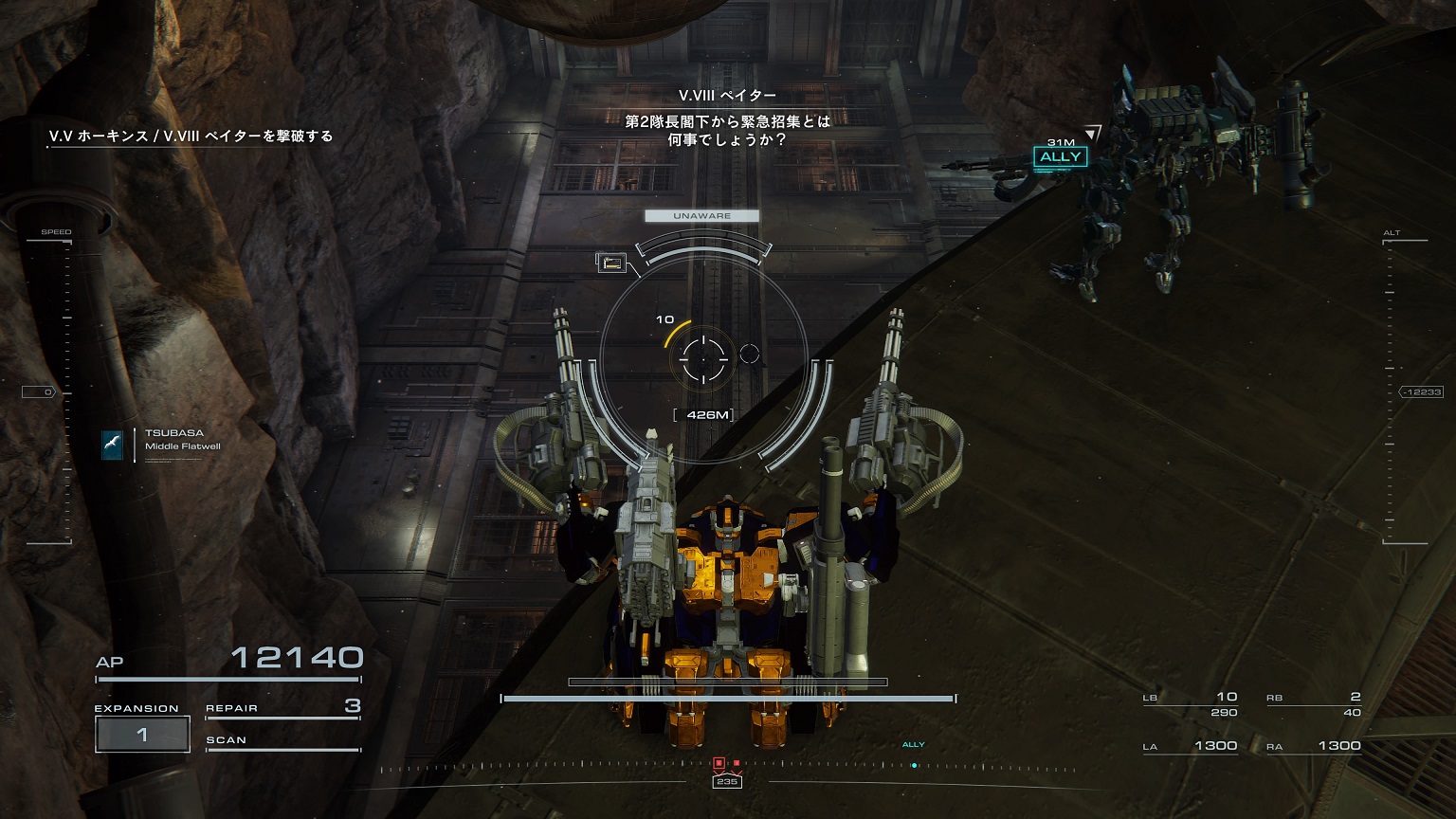Viewport: 1456px width, 819px height.
Task: Select the mission objective tracker text
Action: pyautogui.click(x=191, y=136)
